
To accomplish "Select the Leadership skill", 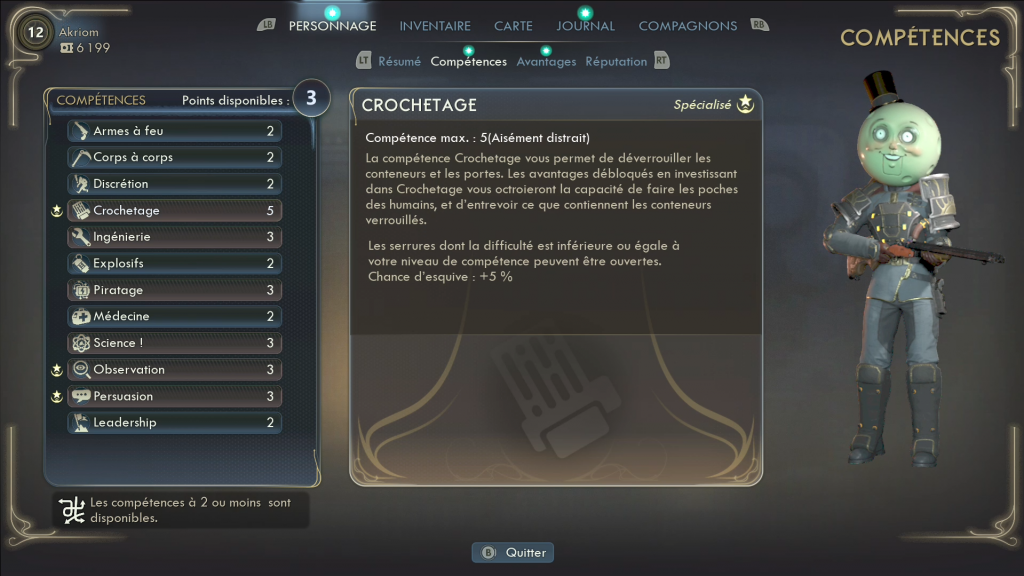I will click(174, 423).
